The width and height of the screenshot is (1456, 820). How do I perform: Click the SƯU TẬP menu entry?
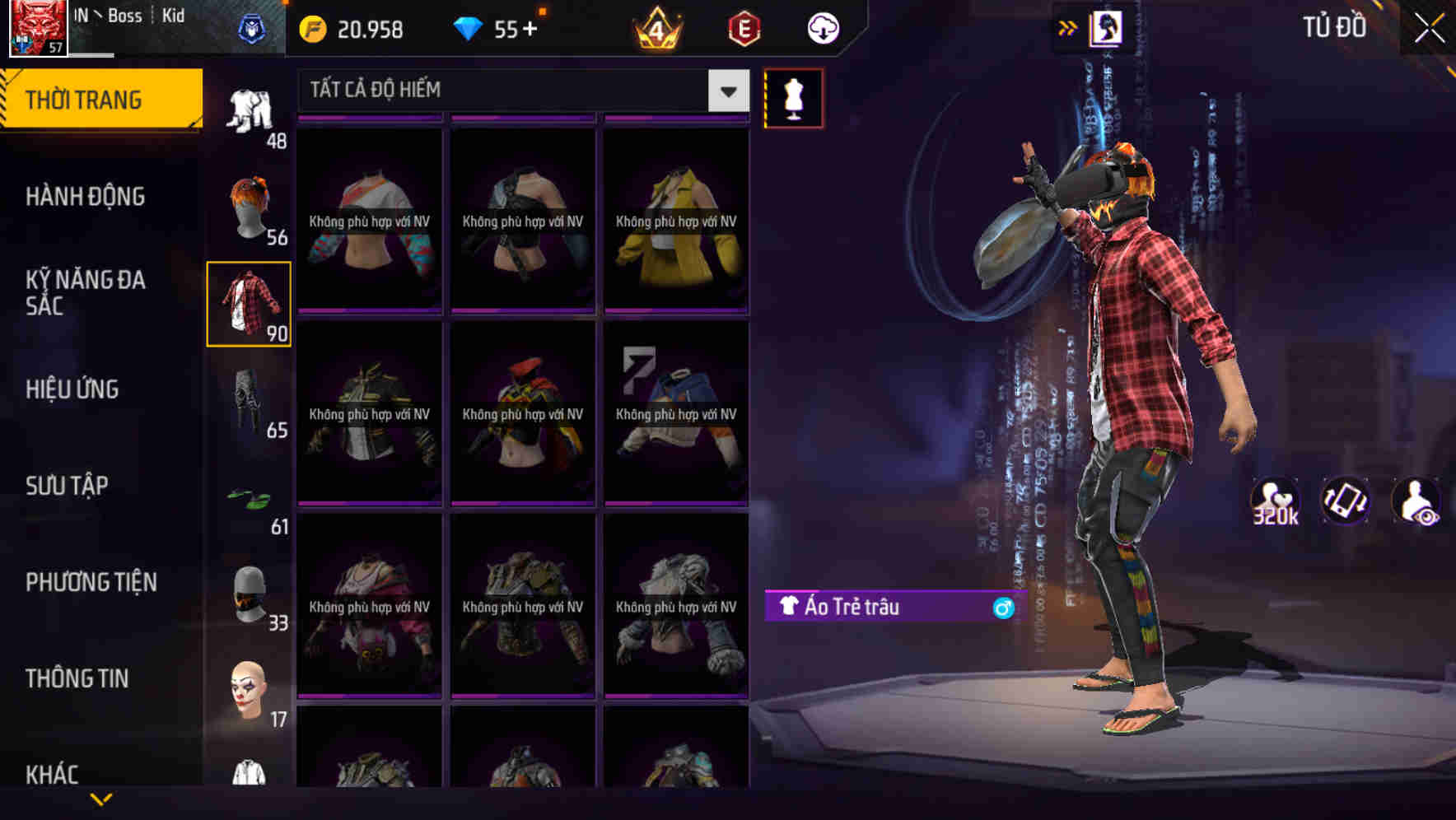69,486
